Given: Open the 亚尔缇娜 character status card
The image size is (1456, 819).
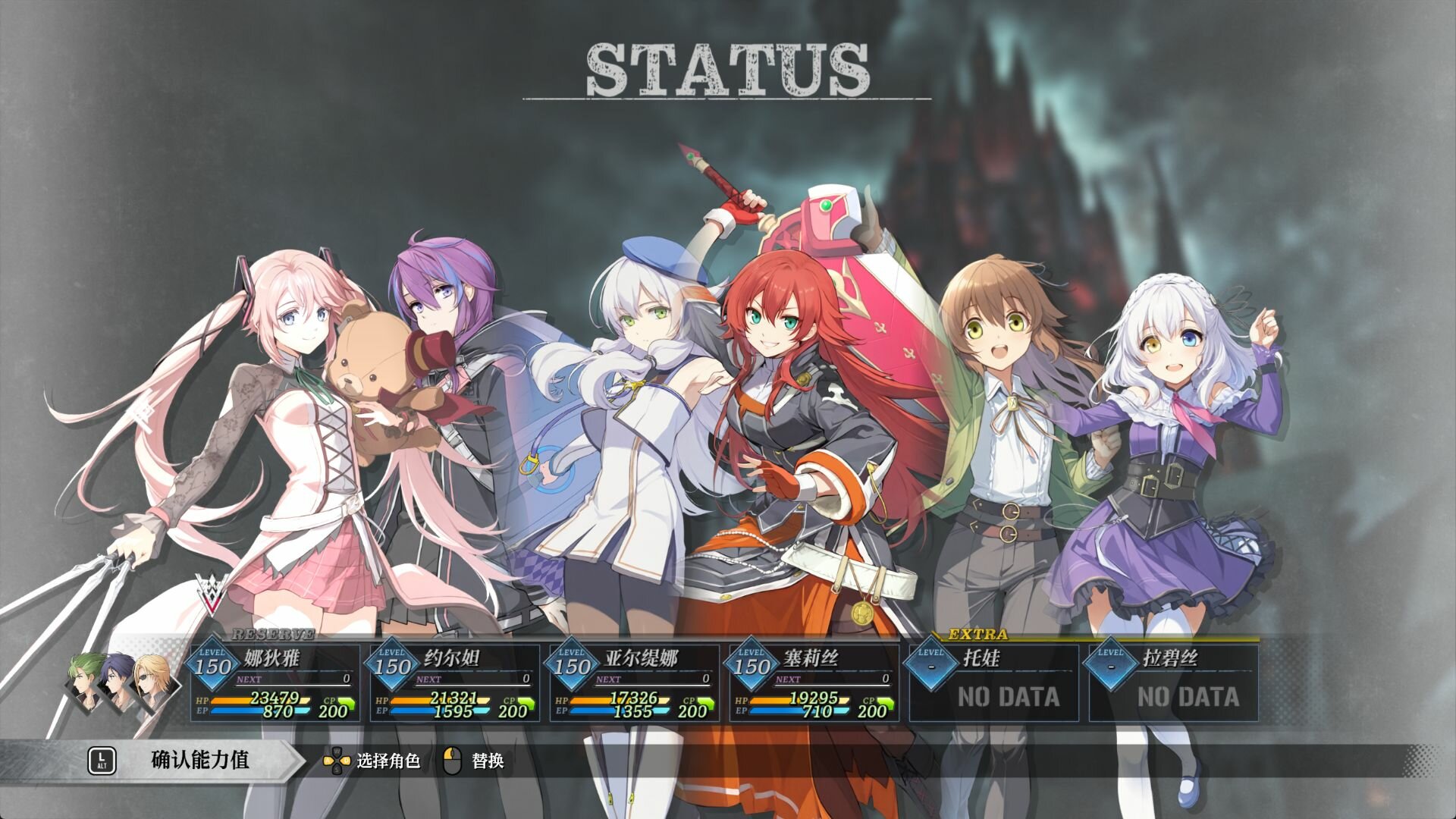Looking at the screenshot, I should [634, 682].
